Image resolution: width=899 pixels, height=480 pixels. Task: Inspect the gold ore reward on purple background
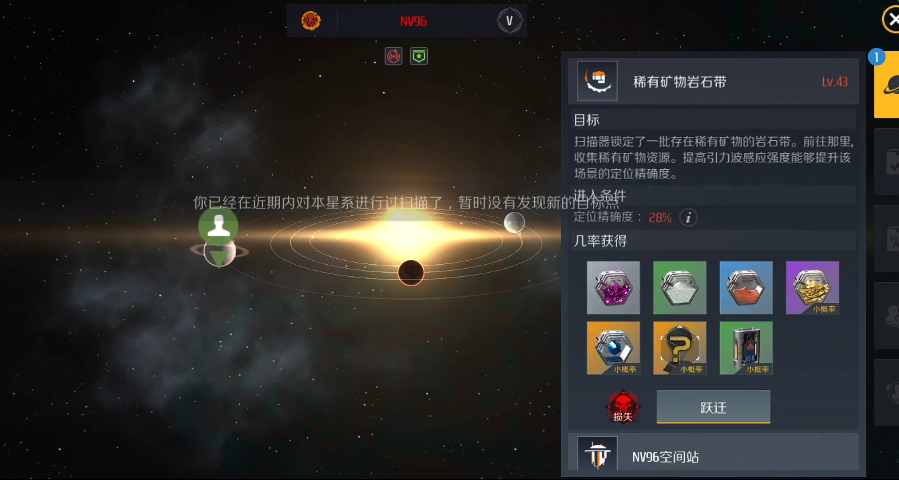[812, 287]
